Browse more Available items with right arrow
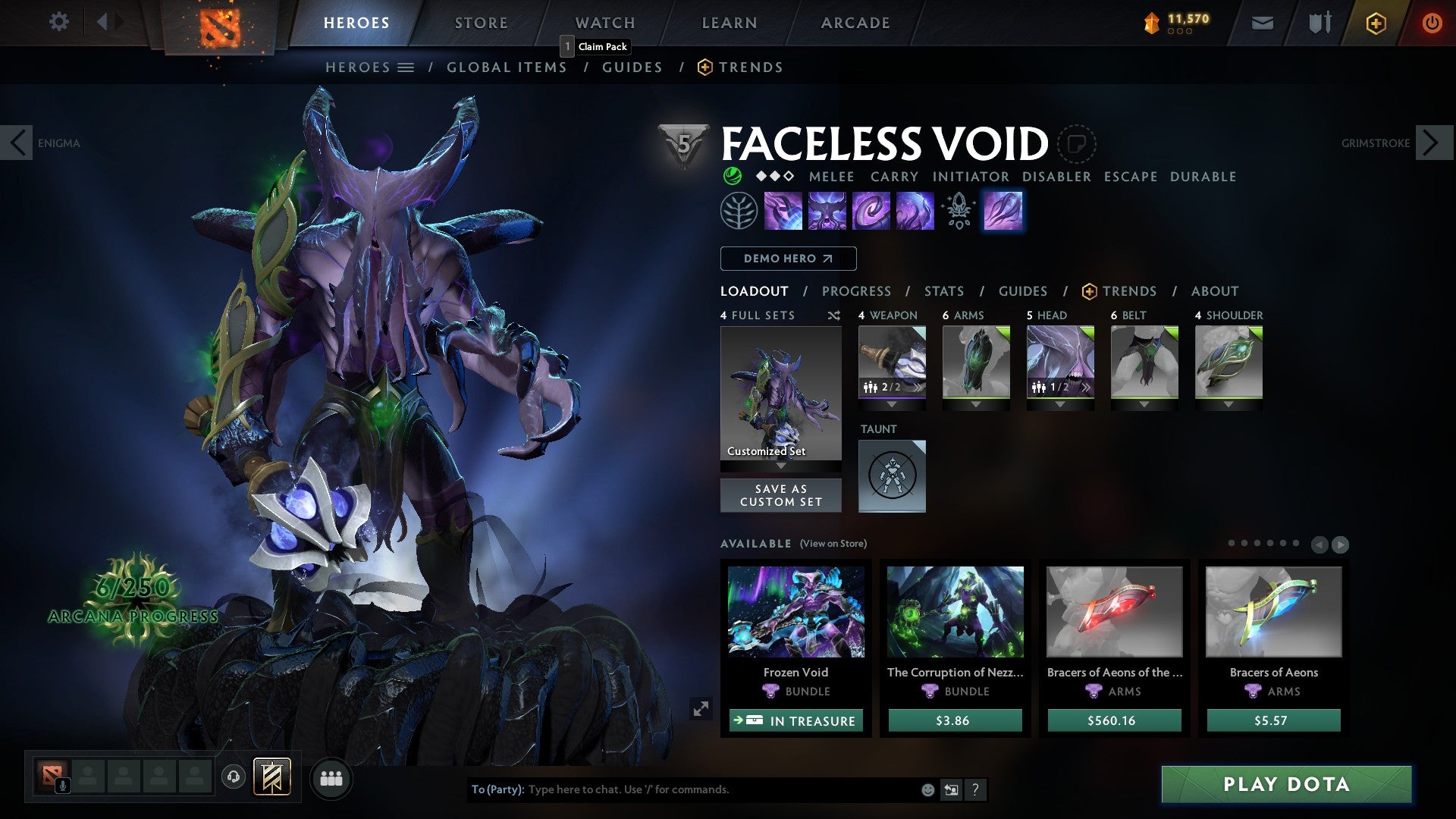 click(1340, 543)
